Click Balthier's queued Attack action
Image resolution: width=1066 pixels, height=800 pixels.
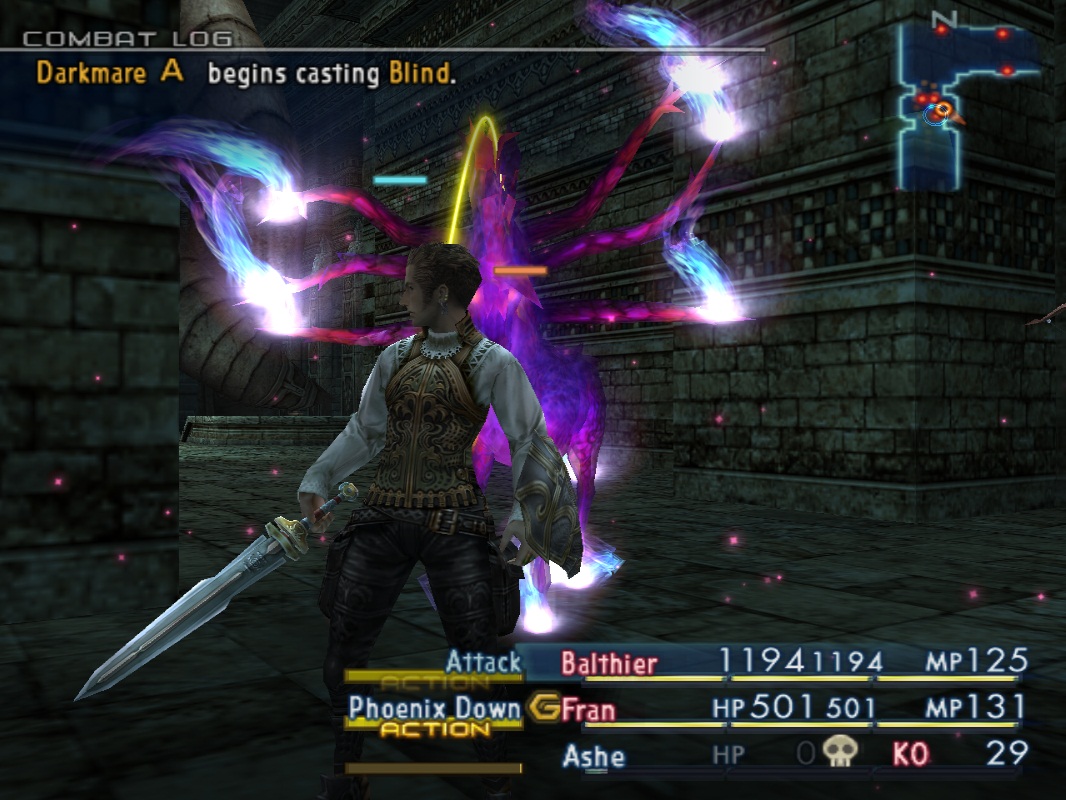[x=484, y=662]
